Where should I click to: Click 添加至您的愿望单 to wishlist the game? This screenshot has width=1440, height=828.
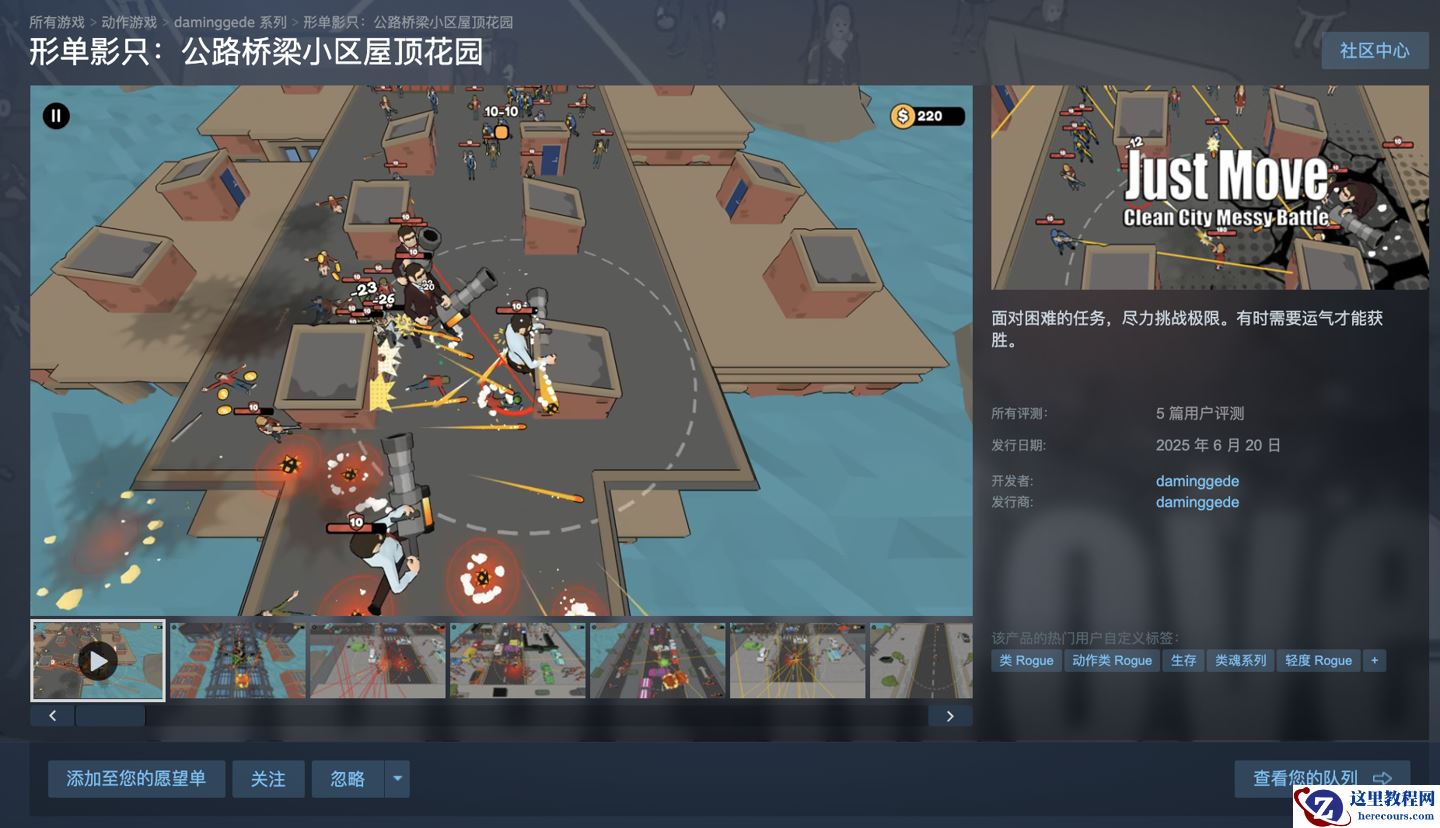tap(136, 778)
